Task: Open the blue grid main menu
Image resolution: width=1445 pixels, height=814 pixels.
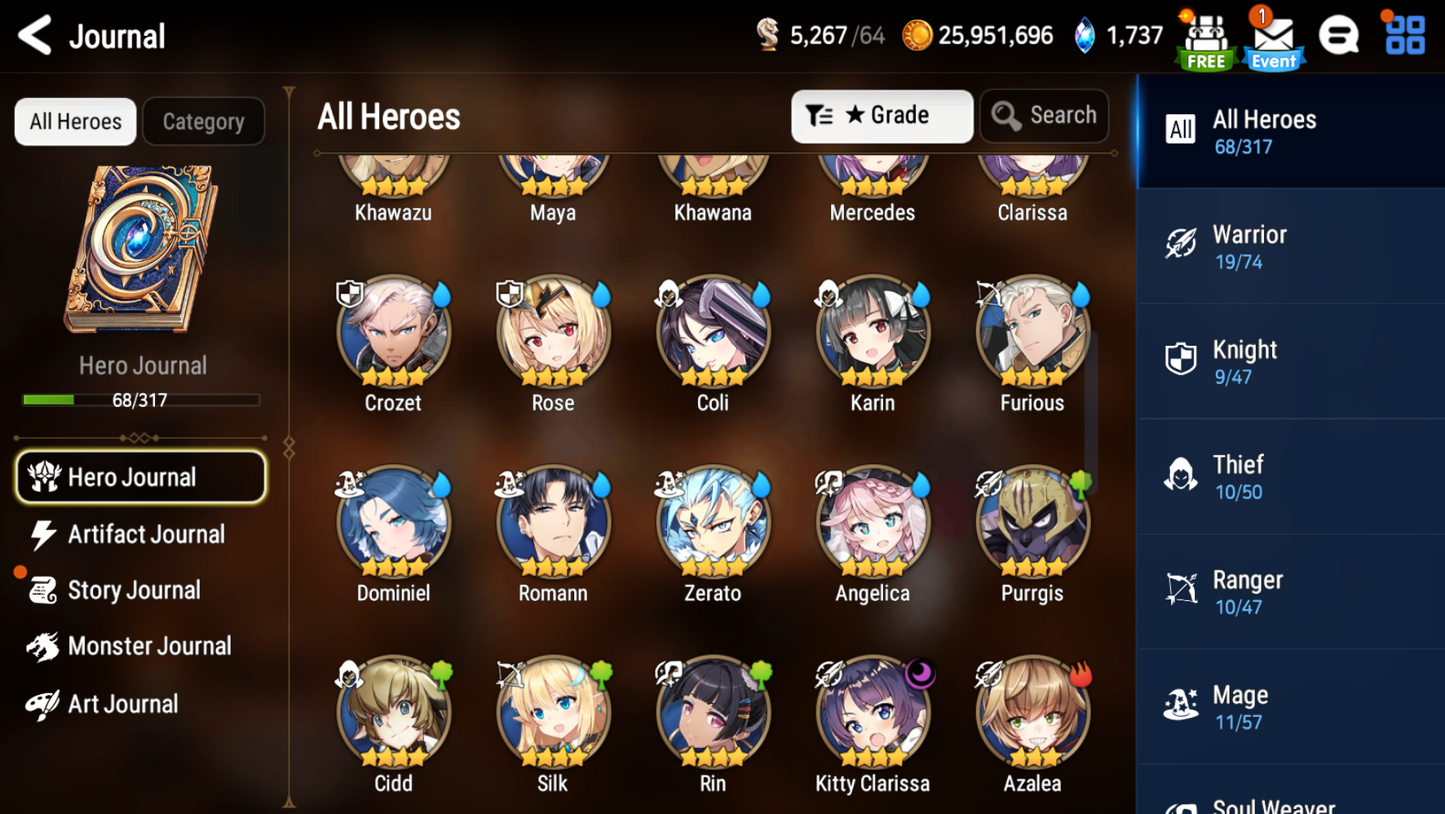Action: pos(1404,36)
